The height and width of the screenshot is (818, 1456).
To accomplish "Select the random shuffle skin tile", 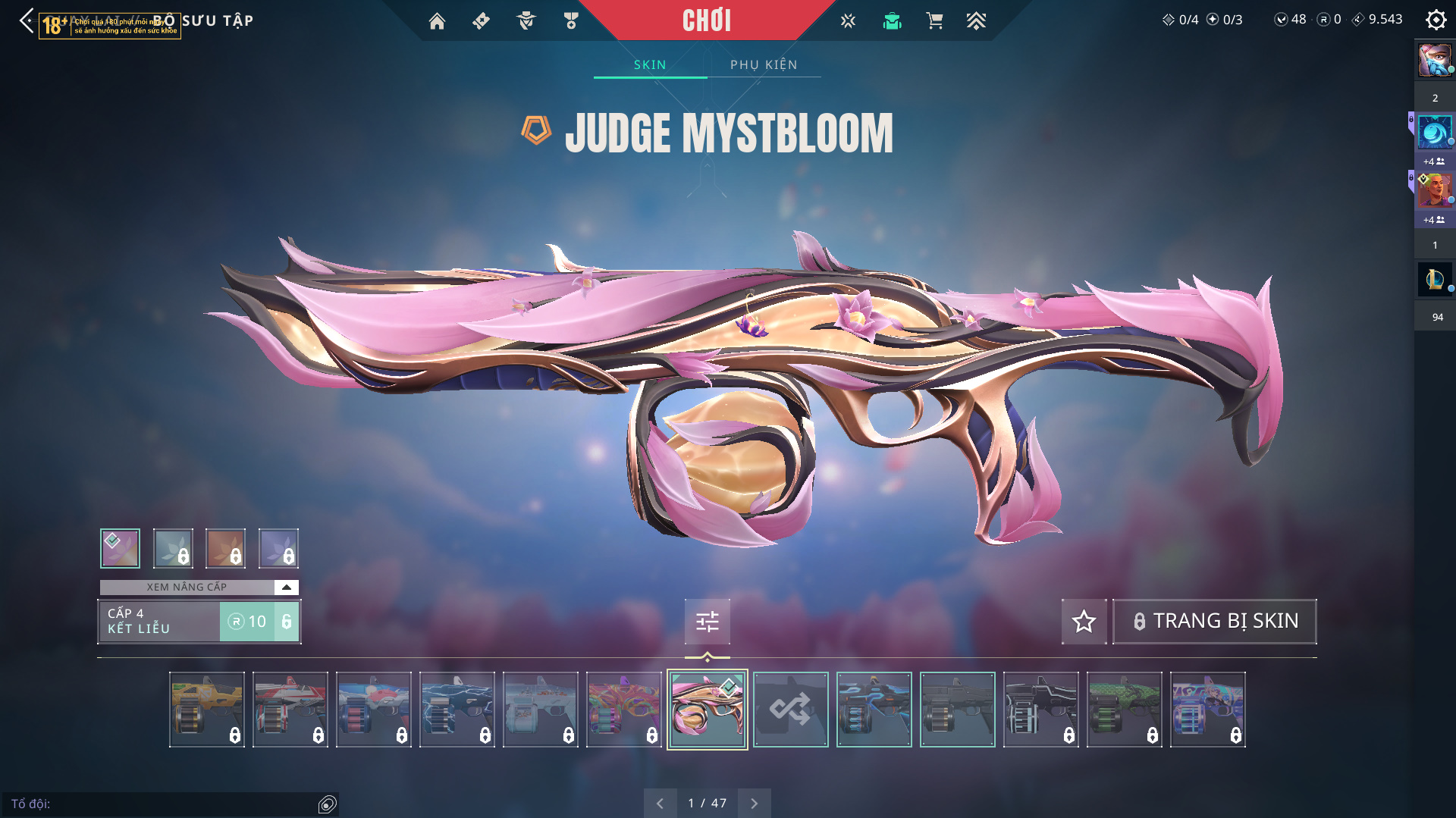I will tap(790, 710).
